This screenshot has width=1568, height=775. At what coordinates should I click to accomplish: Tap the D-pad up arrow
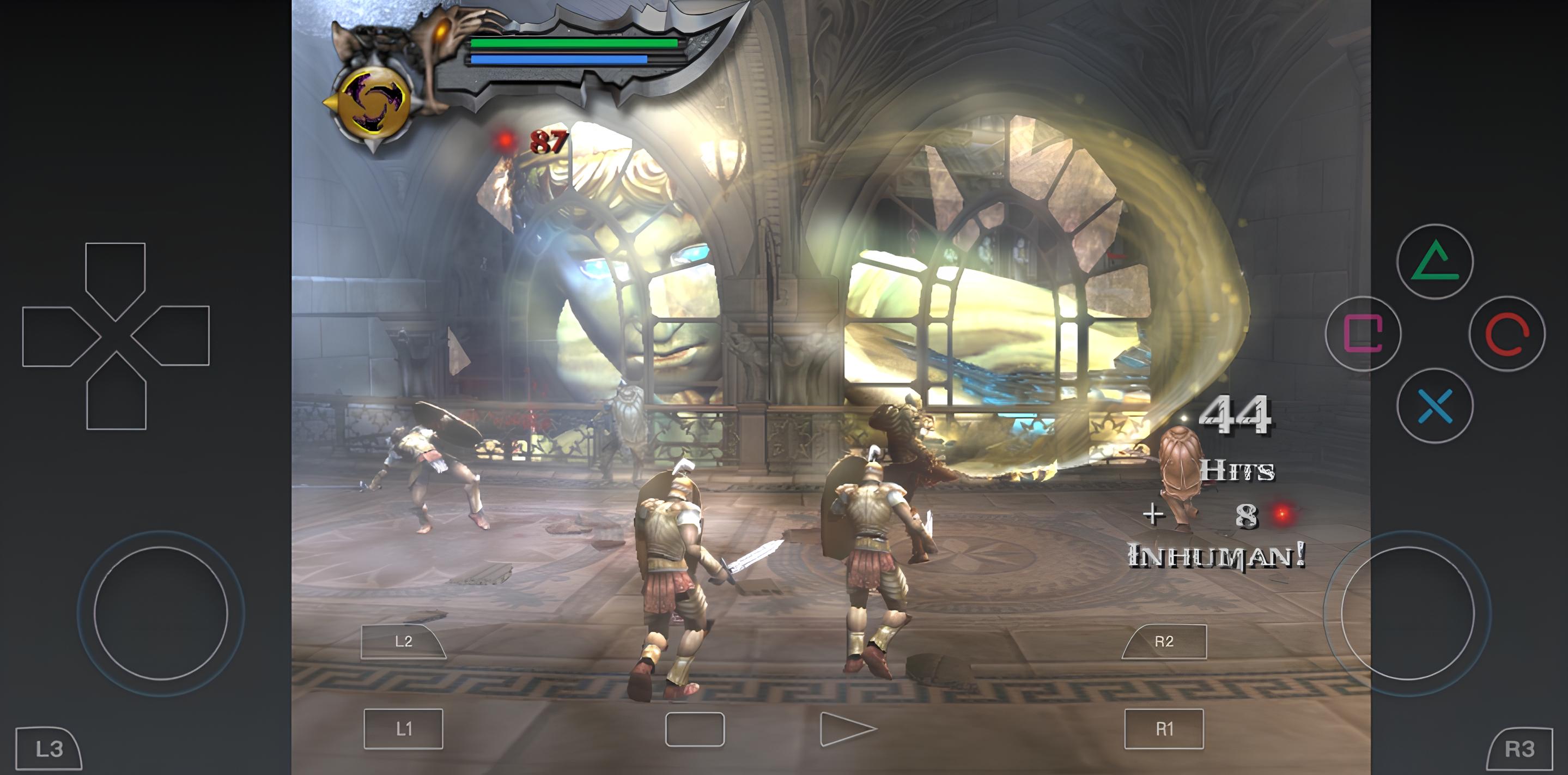[x=116, y=274]
